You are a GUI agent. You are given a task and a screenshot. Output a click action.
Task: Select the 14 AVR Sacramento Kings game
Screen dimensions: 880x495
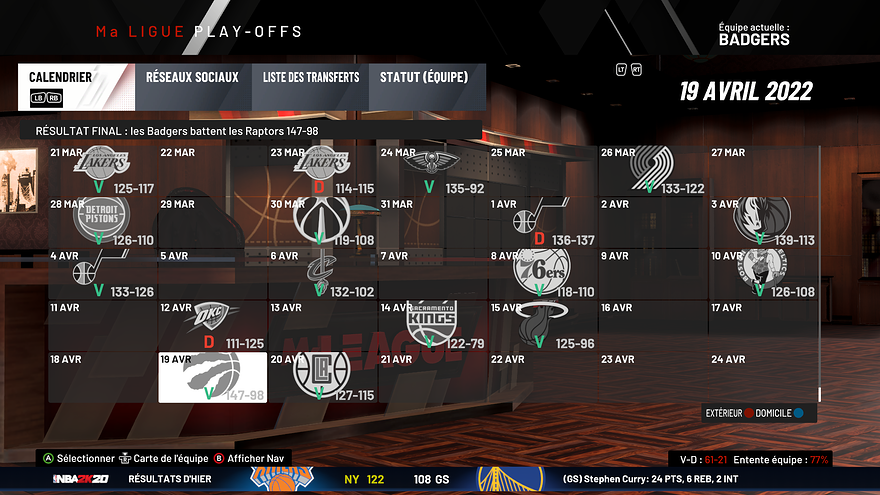tap(433, 325)
